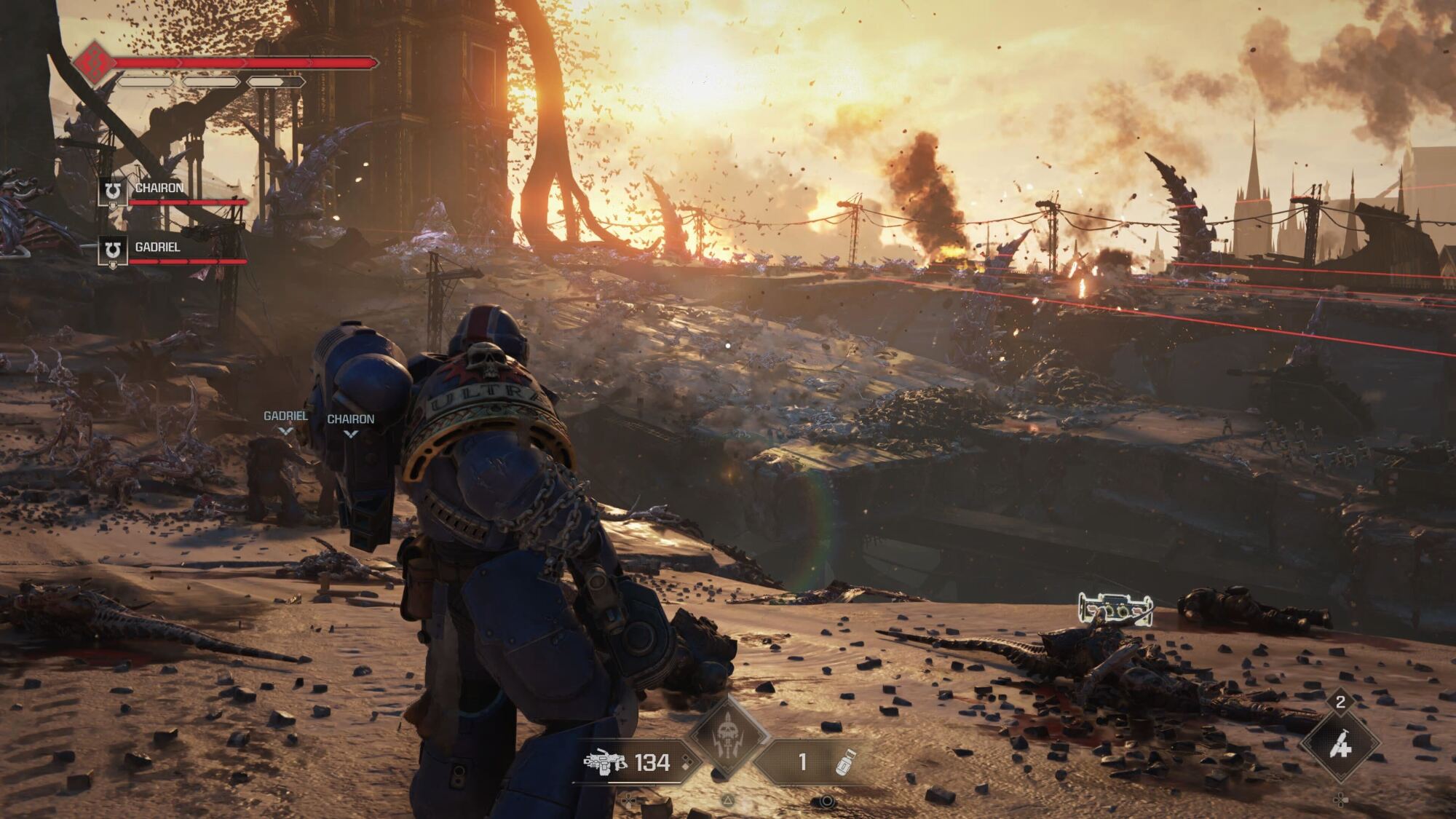Select the bolt rifle weapon icon

point(605,762)
